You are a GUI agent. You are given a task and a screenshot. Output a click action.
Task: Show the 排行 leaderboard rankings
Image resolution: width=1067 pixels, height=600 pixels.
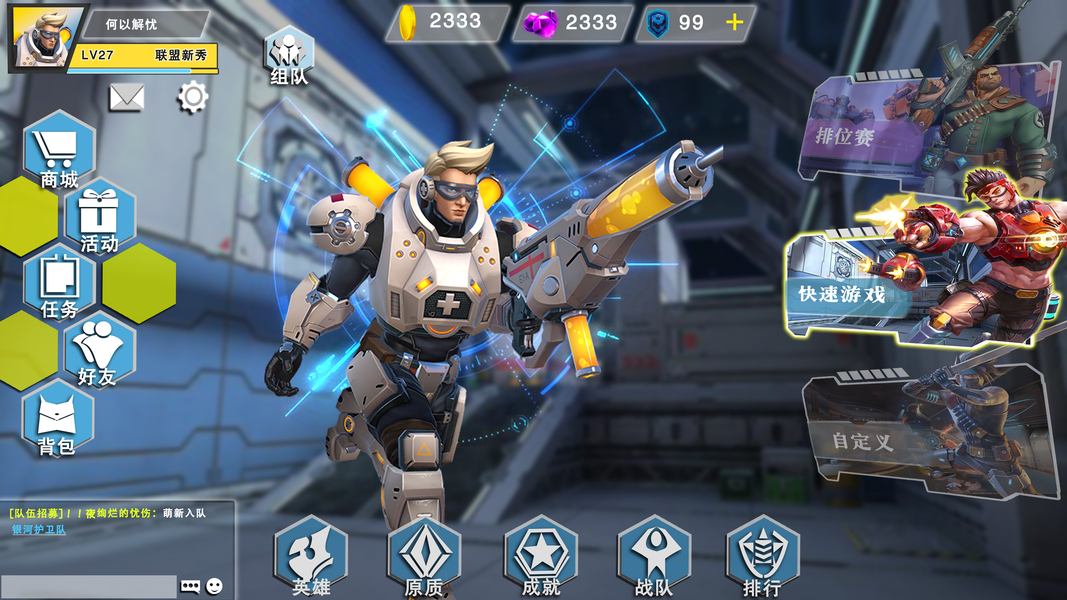pyautogui.click(x=762, y=557)
